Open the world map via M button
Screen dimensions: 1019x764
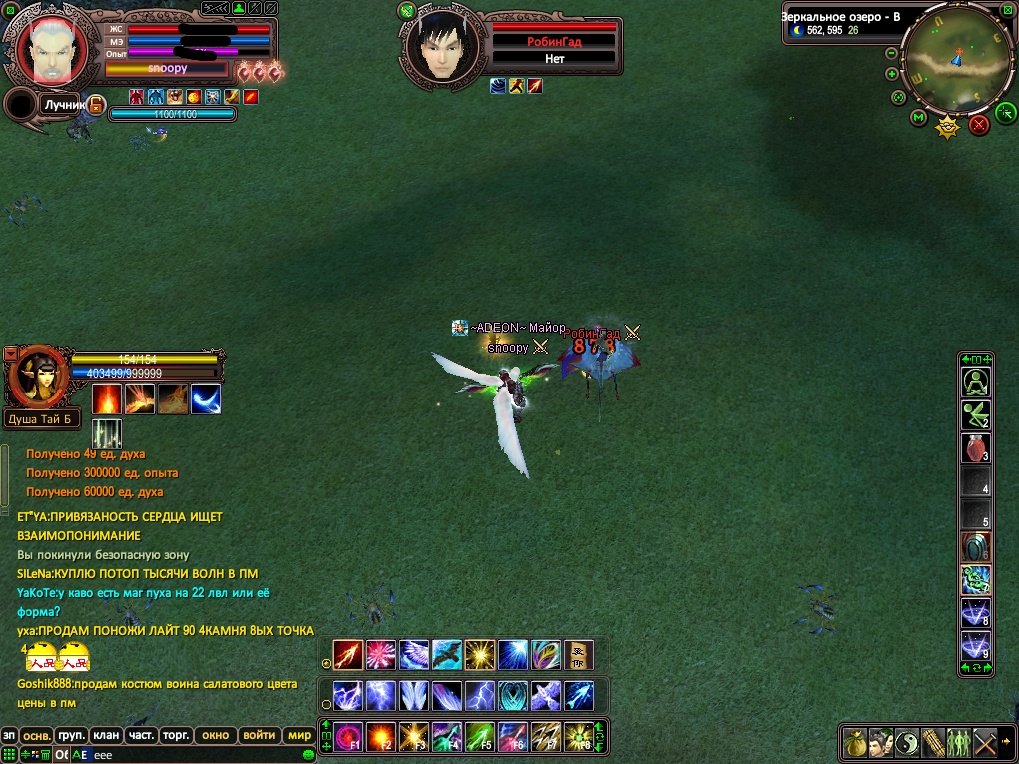tap(918, 118)
